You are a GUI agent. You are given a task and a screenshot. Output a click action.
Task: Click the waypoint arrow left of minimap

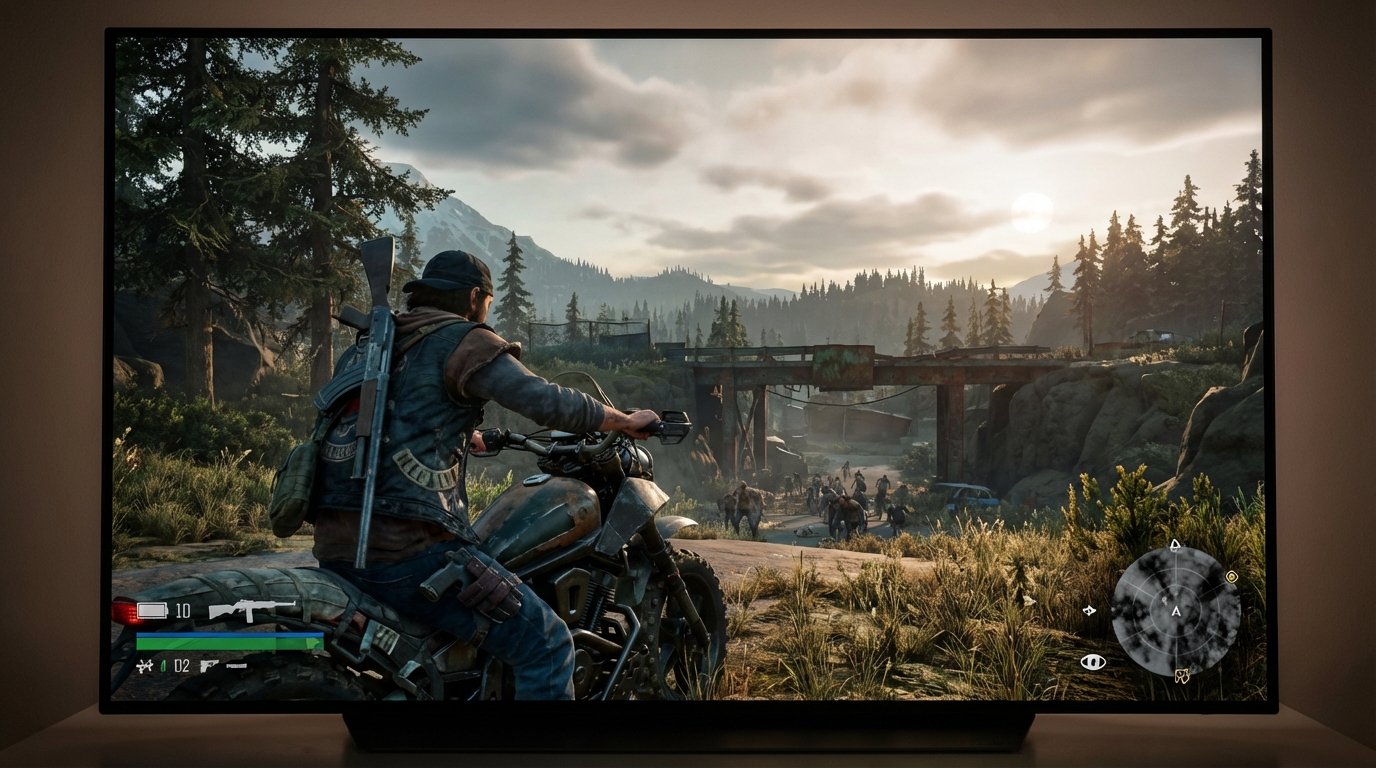pyautogui.click(x=1090, y=611)
